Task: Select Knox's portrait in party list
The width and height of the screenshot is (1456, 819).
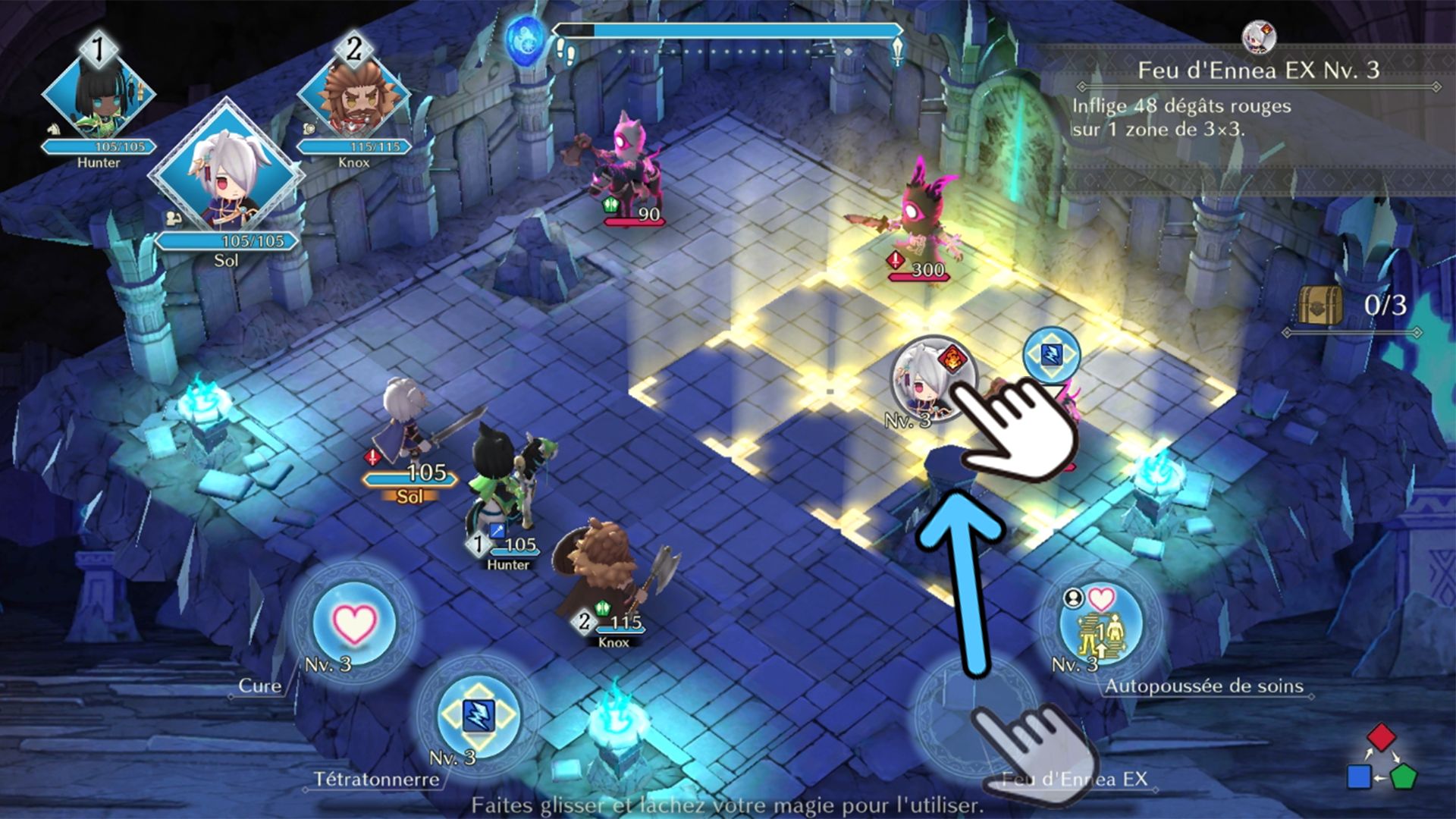Action: click(x=353, y=96)
